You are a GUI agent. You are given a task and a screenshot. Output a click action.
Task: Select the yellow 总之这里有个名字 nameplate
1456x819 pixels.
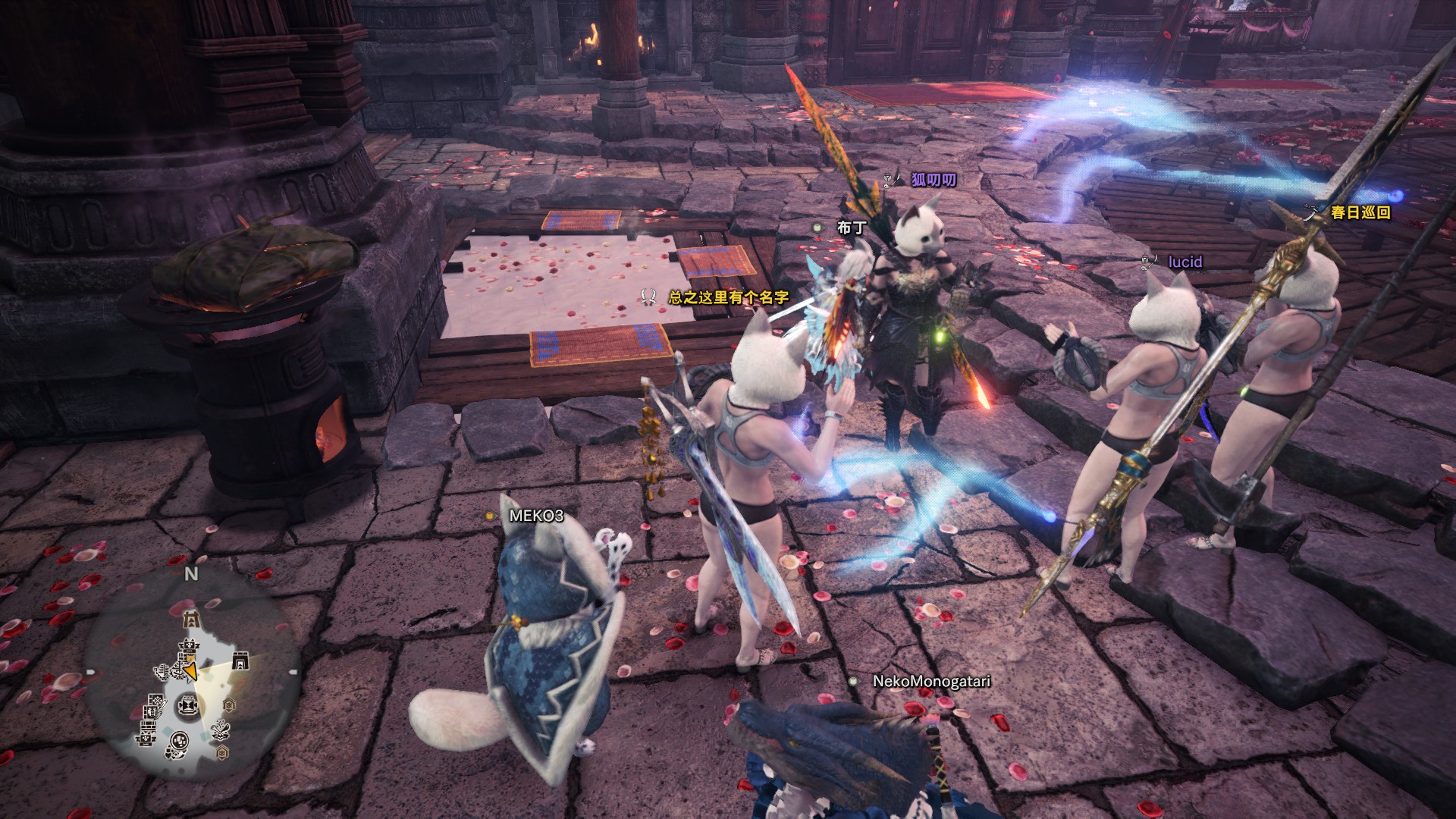728,297
